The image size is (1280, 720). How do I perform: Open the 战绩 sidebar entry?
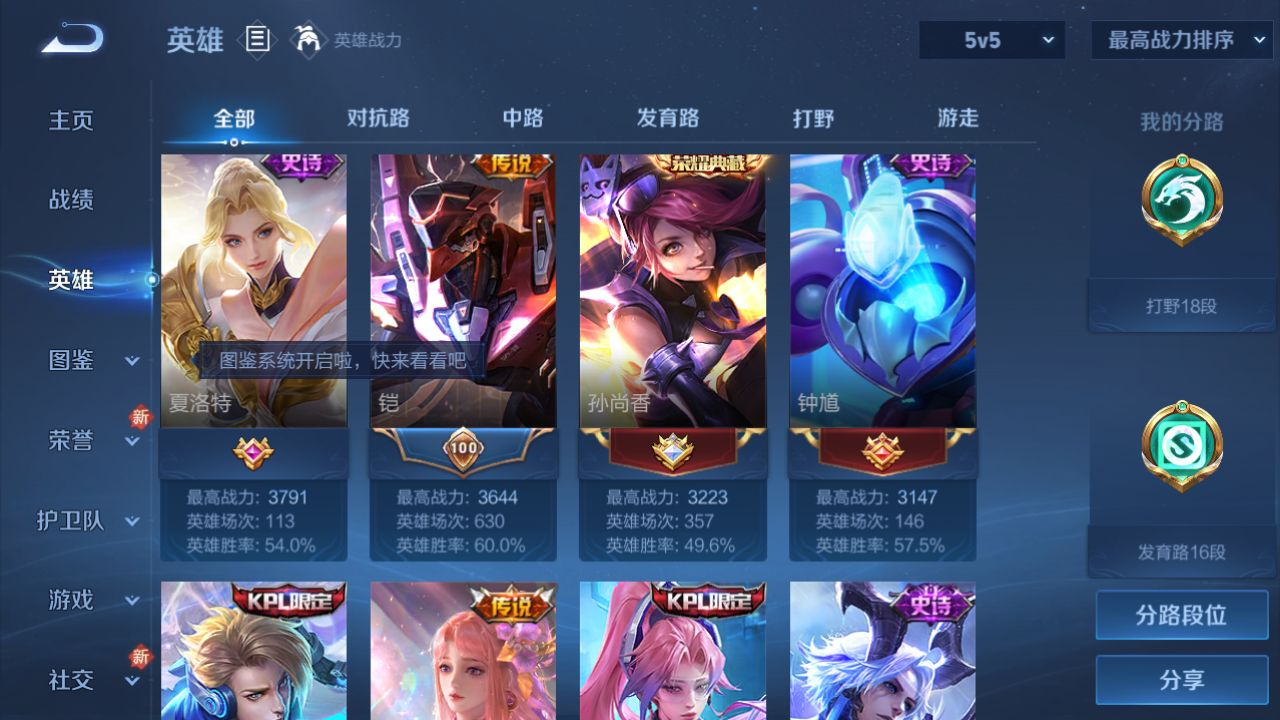71,200
